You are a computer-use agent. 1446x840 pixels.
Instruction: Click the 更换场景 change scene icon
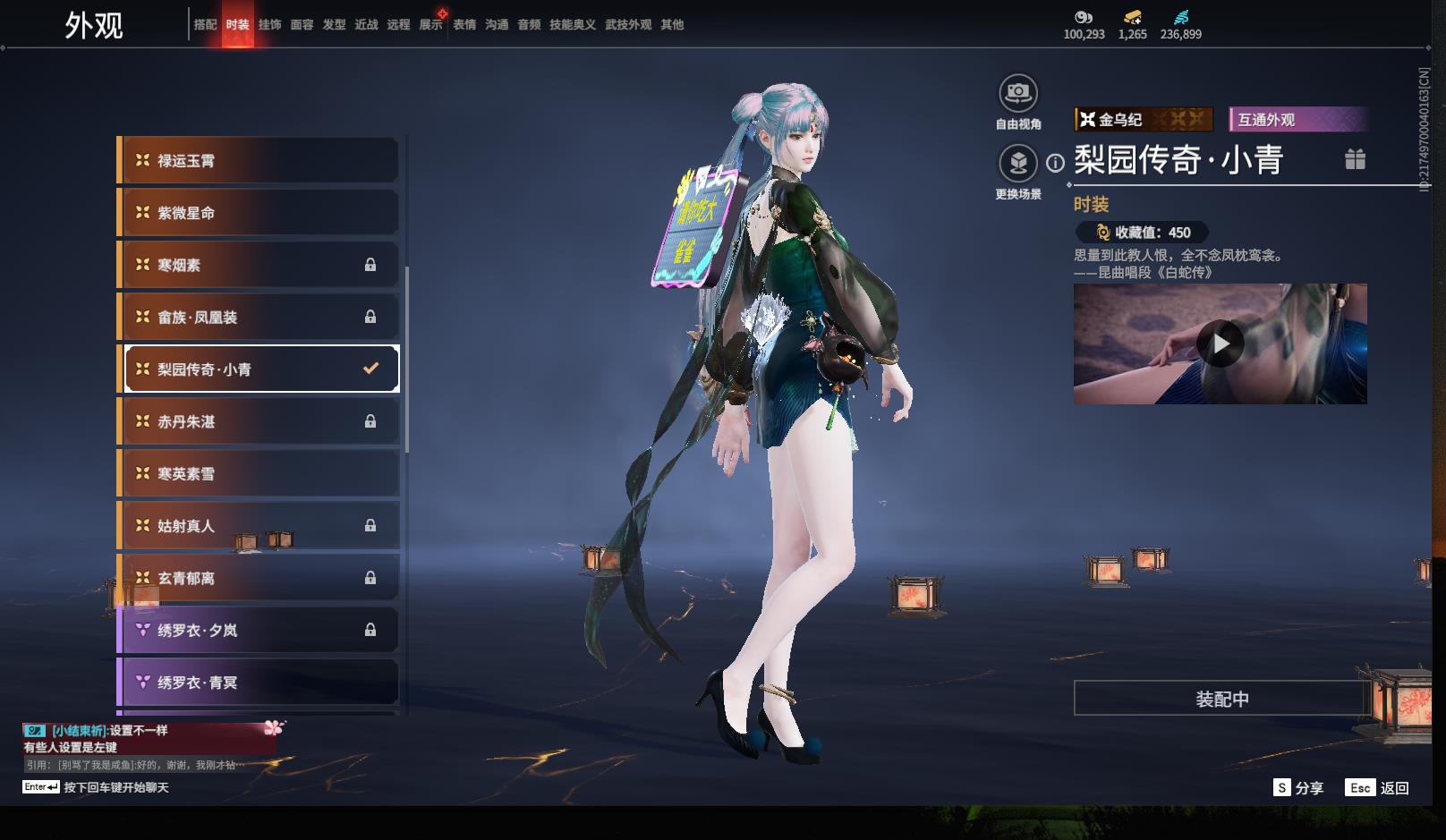[x=1017, y=163]
